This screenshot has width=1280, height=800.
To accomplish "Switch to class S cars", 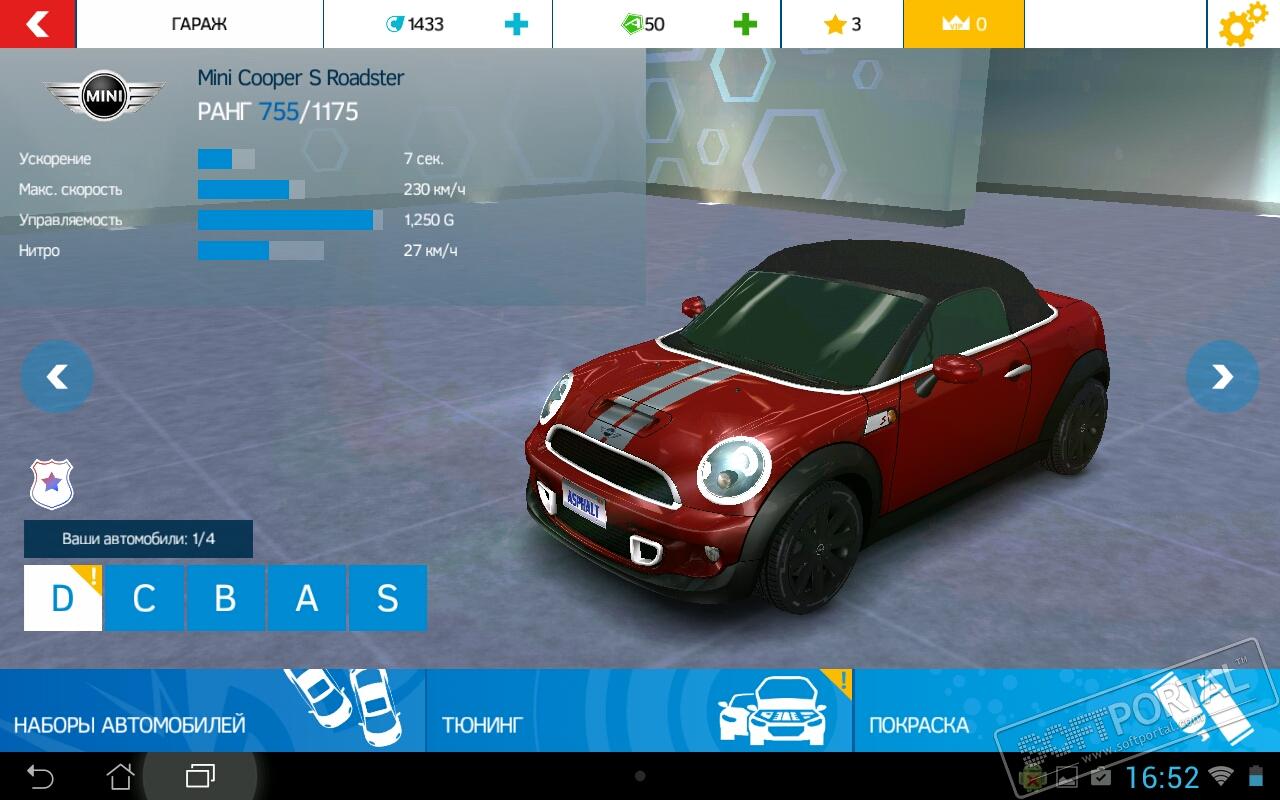I will [x=387, y=598].
